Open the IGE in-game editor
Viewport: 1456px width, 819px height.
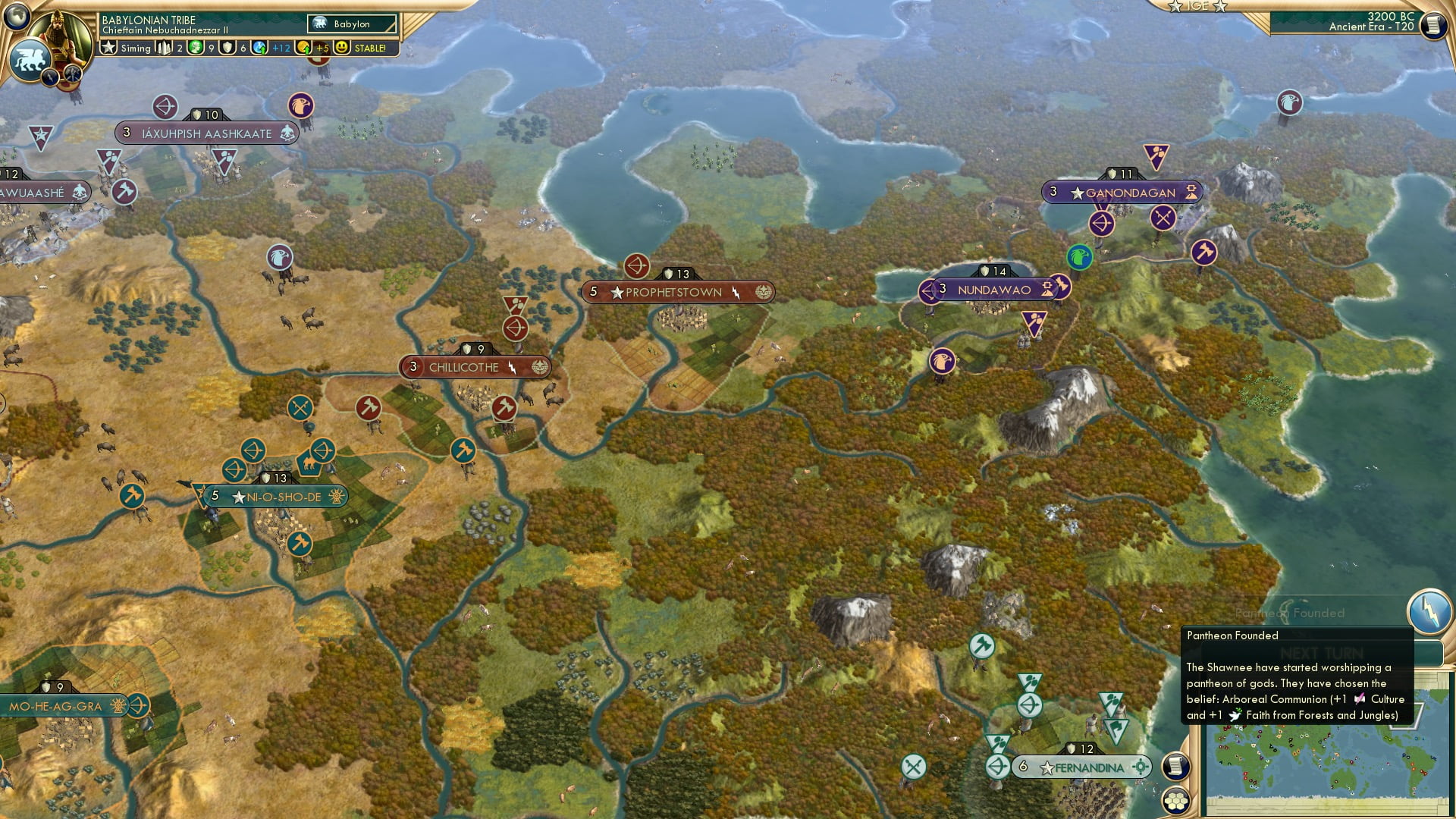1197,8
